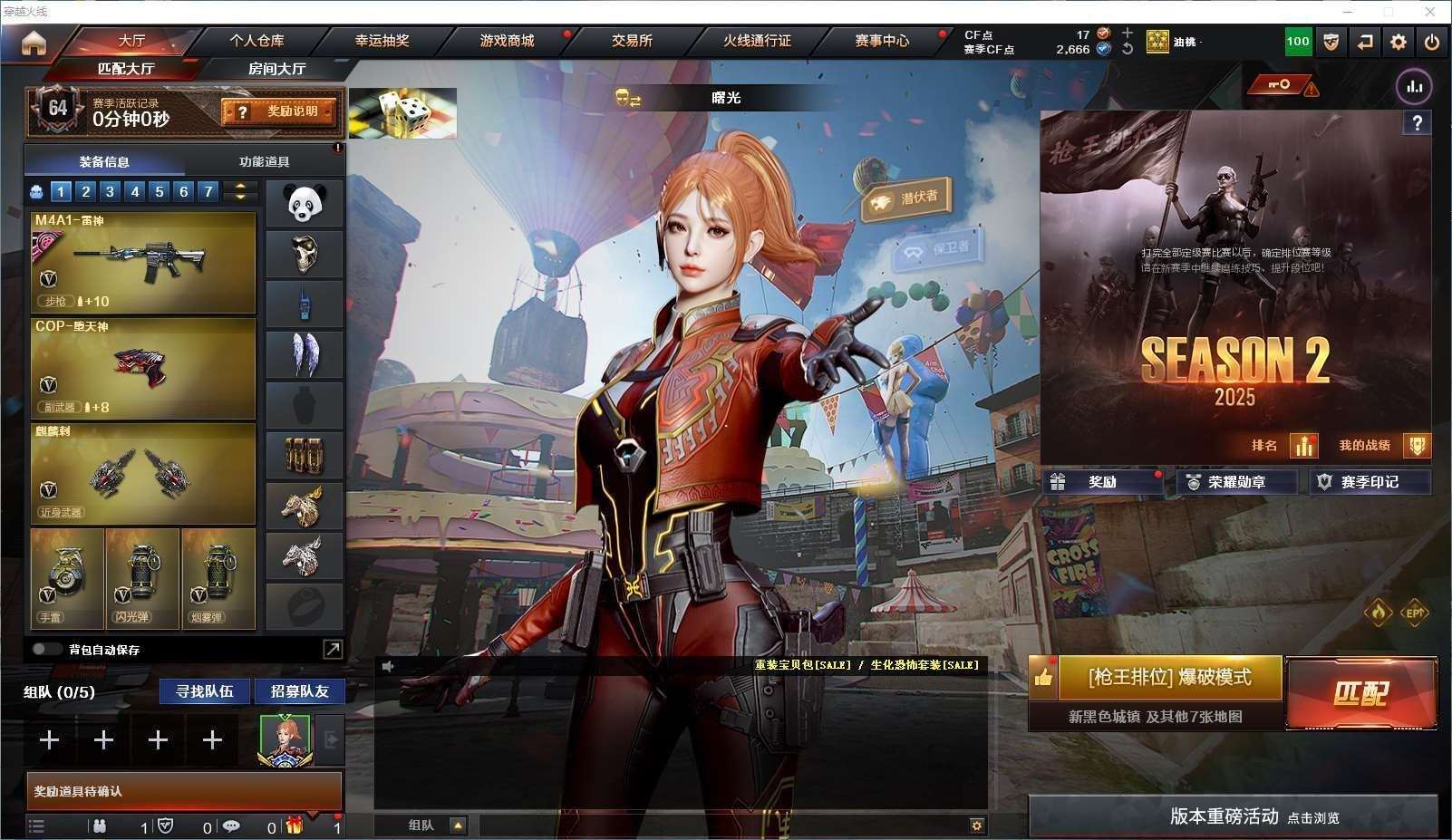Toggle 背包自动保存 switch
This screenshot has width=1452, height=840.
point(46,650)
